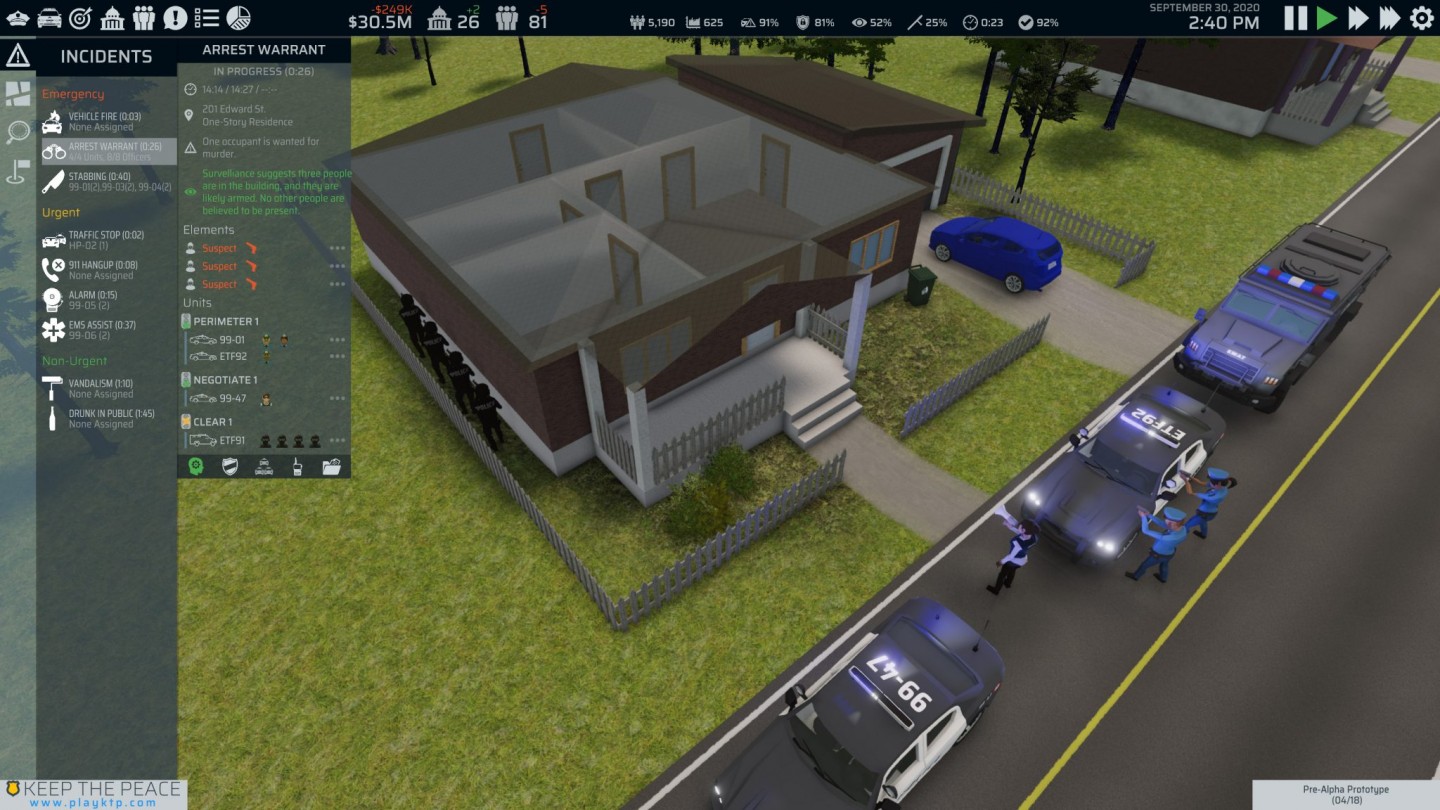Select the Stabbing incident row
This screenshot has width=1440, height=810.
point(104,181)
